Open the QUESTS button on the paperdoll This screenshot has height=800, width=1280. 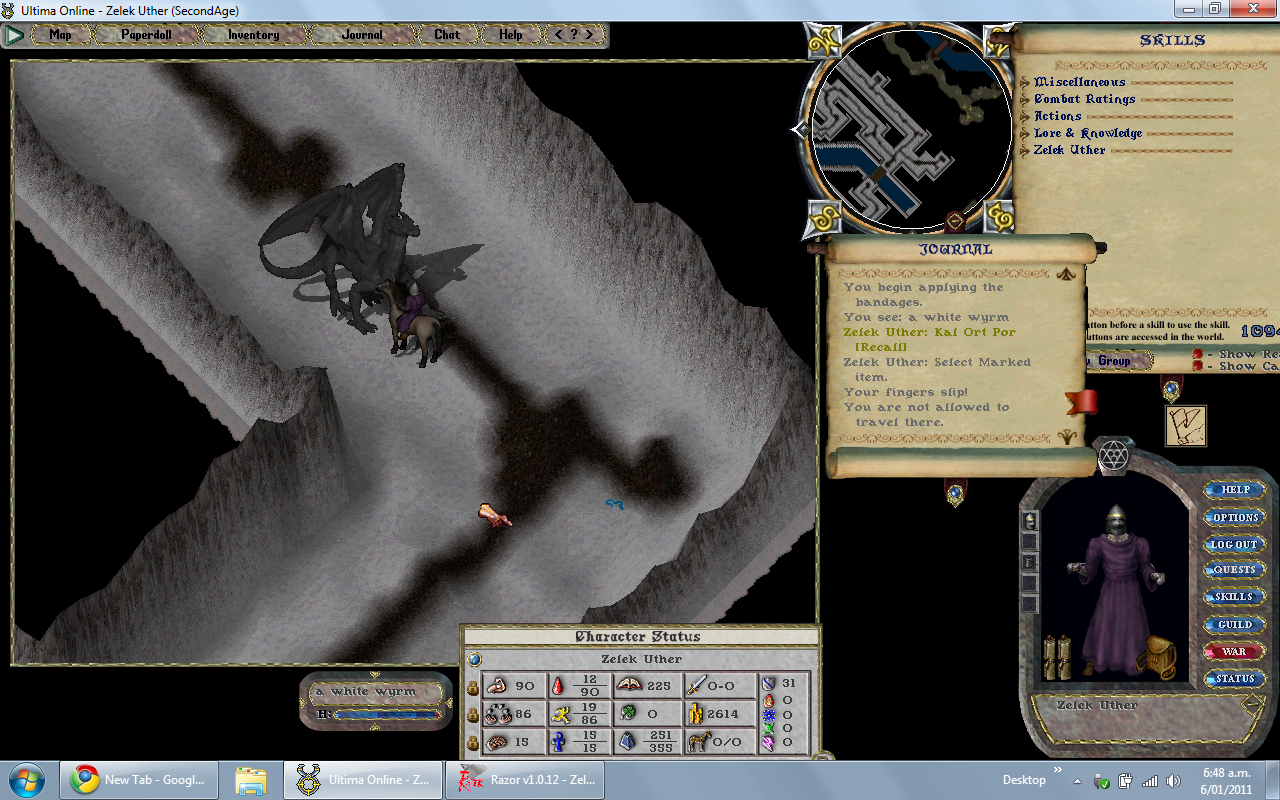coord(1235,570)
